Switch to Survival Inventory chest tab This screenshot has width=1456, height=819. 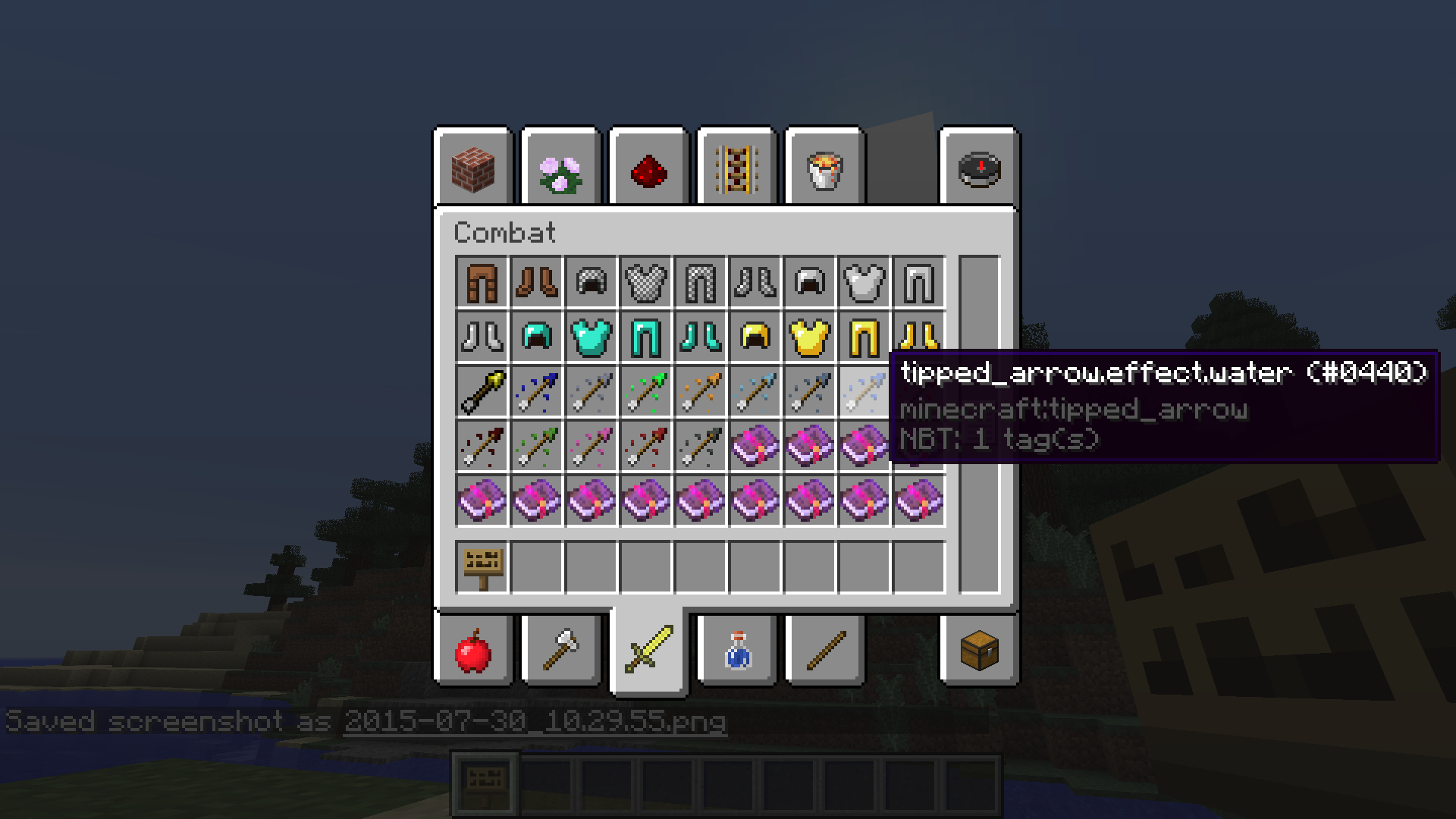pyautogui.click(x=979, y=651)
